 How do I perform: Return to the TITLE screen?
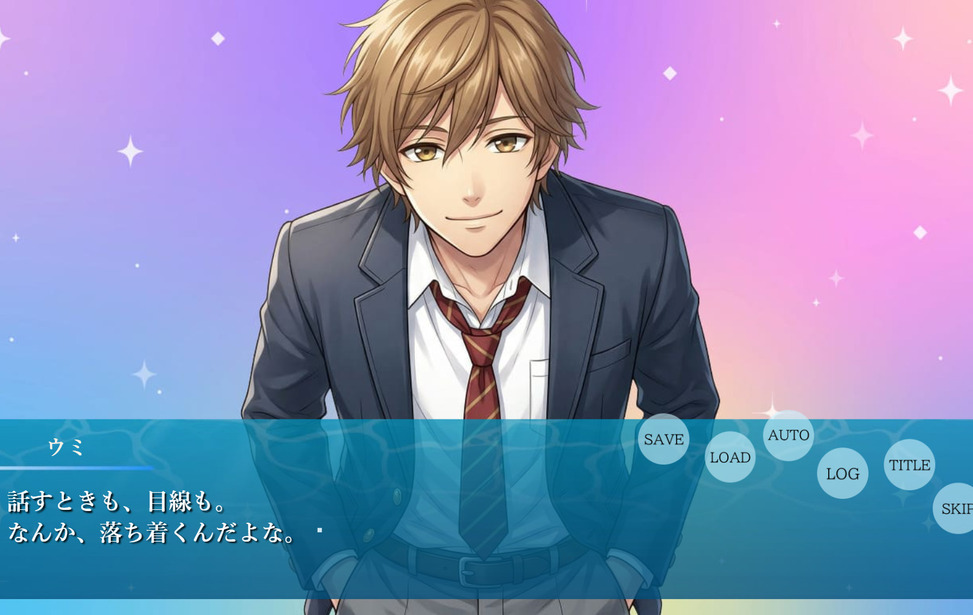click(909, 465)
